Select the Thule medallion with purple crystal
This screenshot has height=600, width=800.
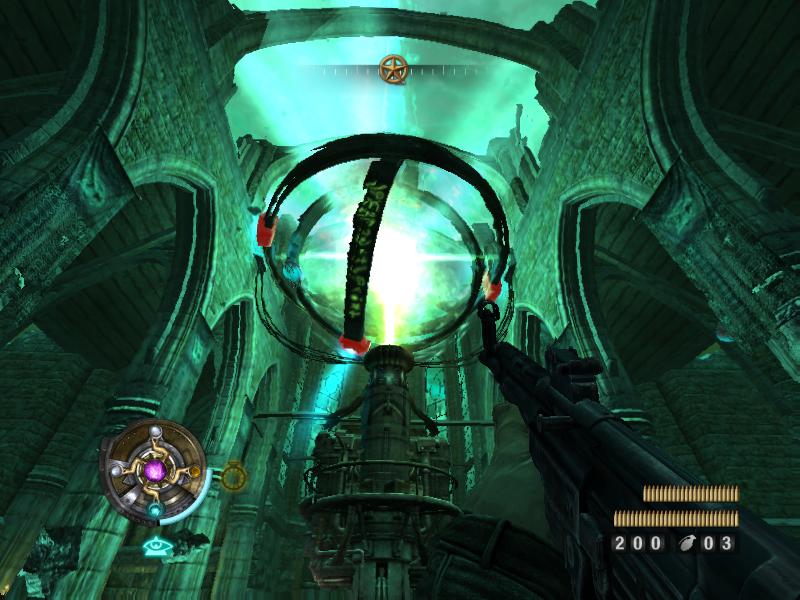click(x=154, y=467)
